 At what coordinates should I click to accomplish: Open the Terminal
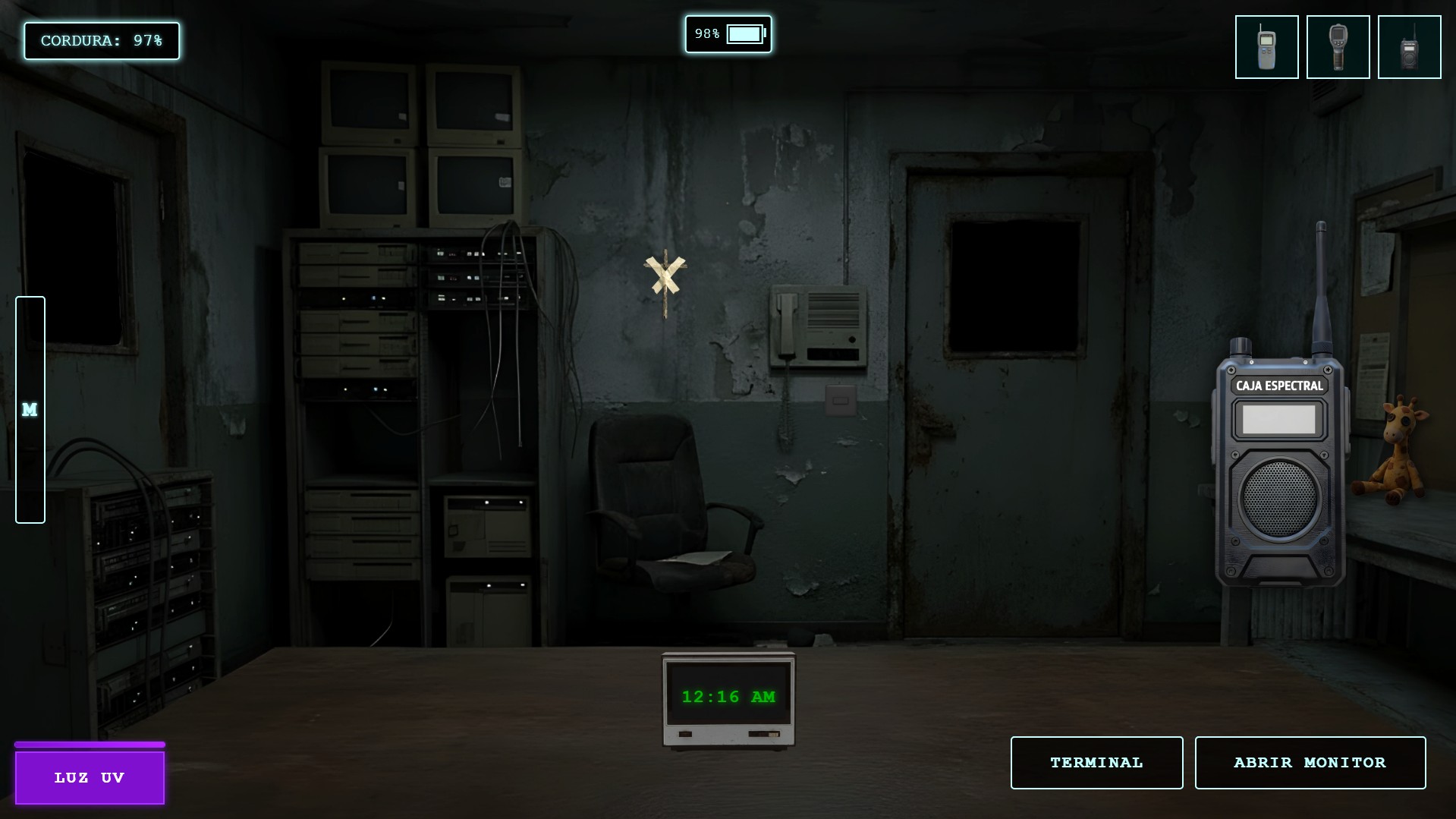(x=1096, y=762)
